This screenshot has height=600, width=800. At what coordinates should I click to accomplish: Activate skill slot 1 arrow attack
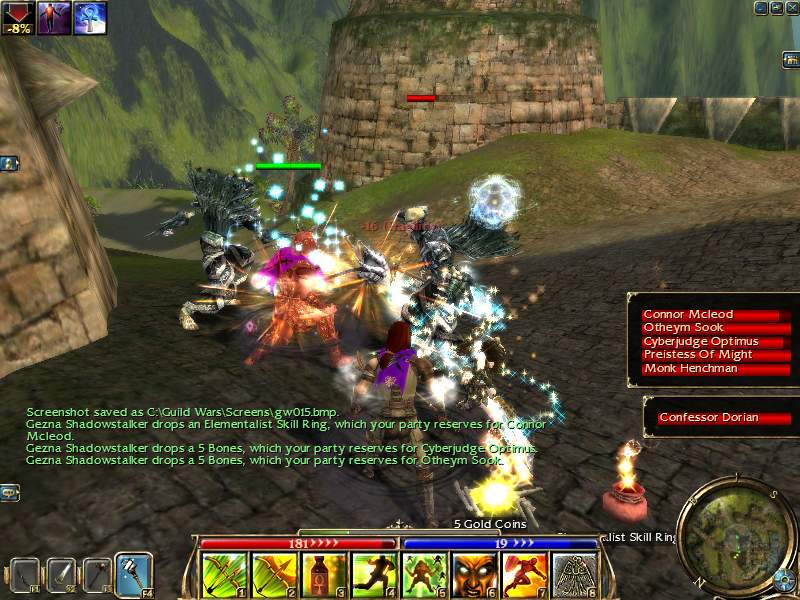tap(225, 575)
